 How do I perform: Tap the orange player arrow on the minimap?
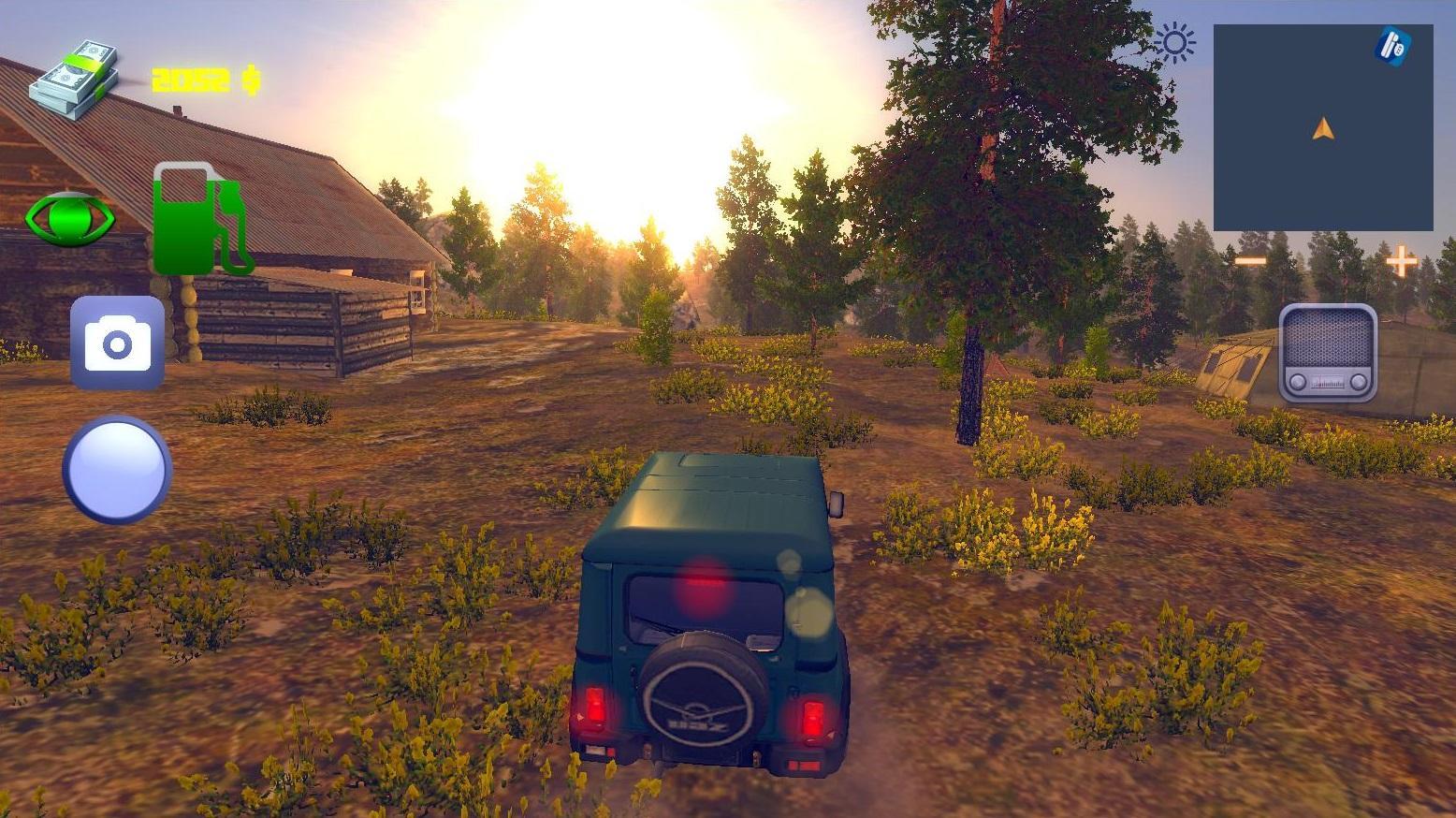pos(1322,130)
